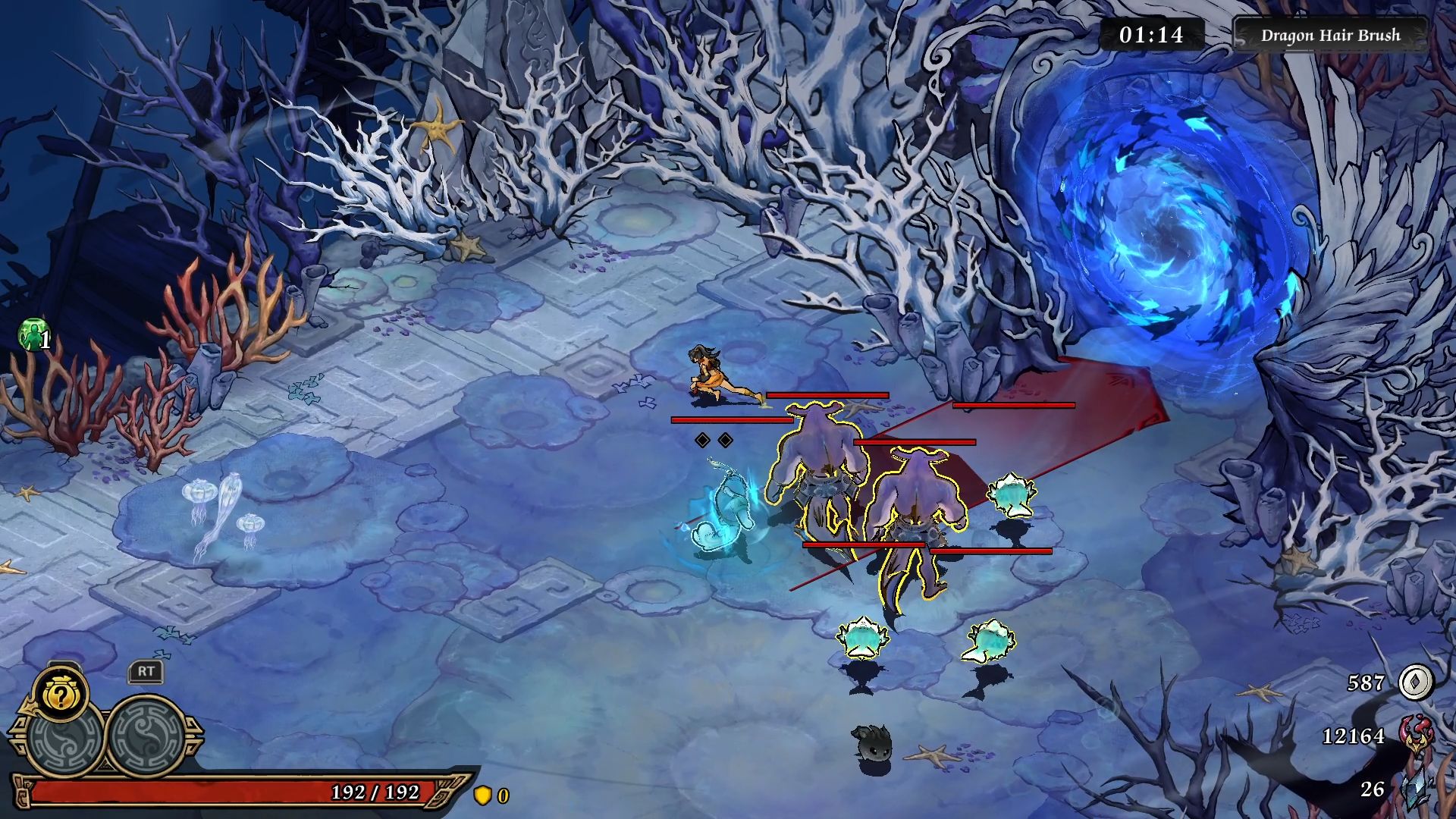Screen dimensions: 1456x819
Task: Open the Dragon Hair Brush label
Action: (1330, 35)
